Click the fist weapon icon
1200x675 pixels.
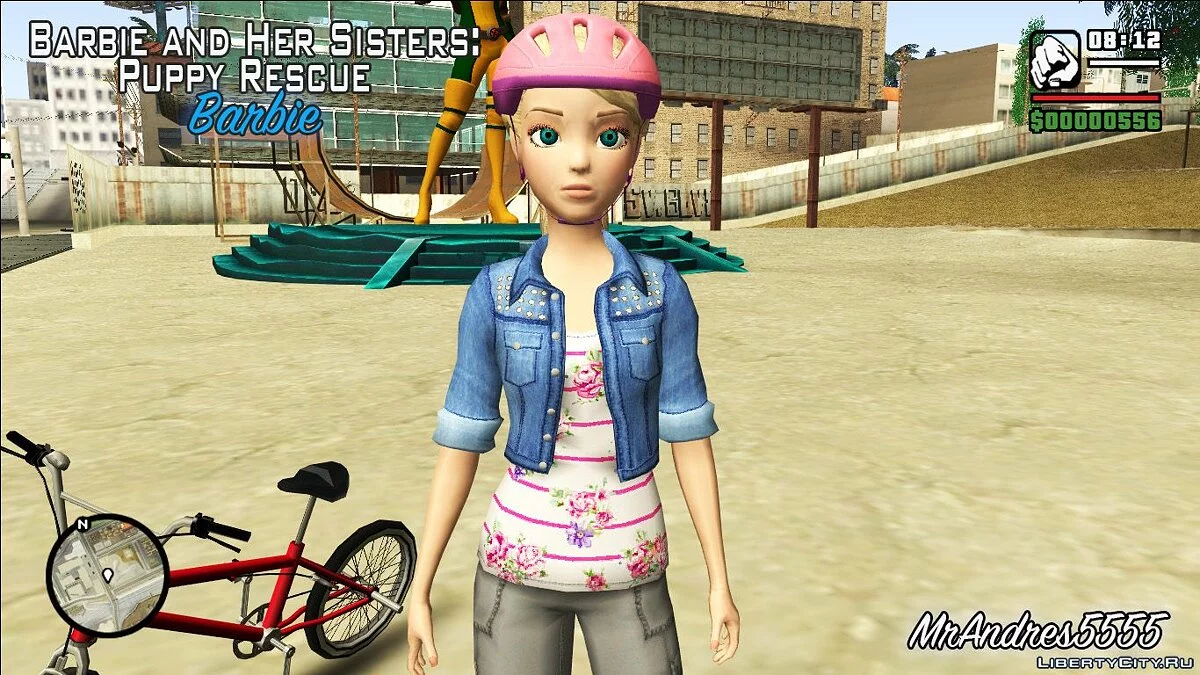coord(1055,60)
